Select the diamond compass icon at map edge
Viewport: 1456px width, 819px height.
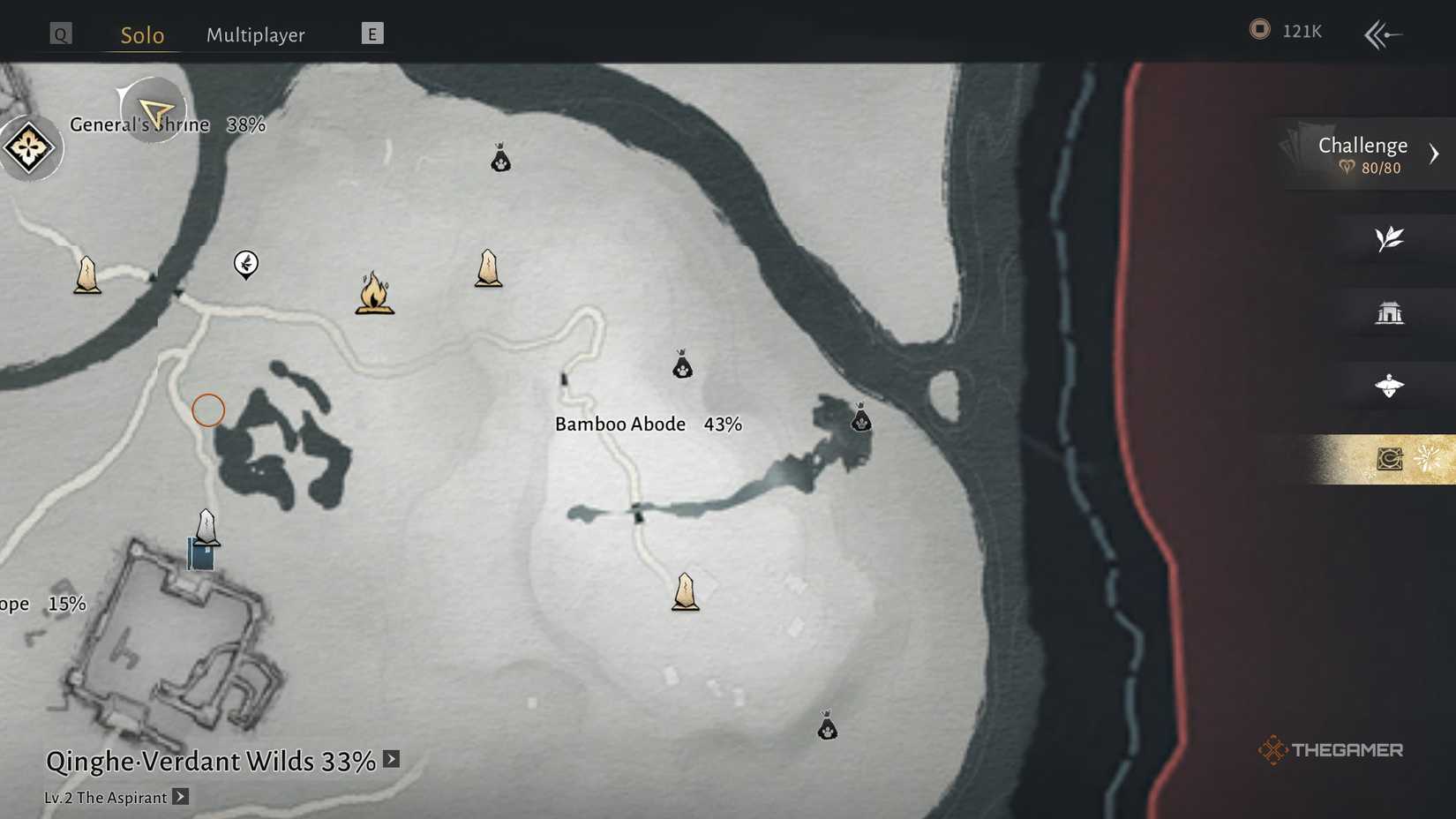[29, 147]
